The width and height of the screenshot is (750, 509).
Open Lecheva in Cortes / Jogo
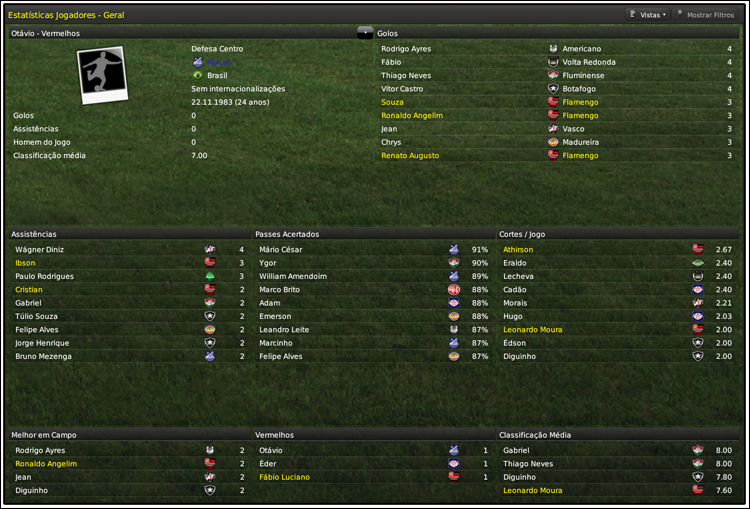[518, 276]
